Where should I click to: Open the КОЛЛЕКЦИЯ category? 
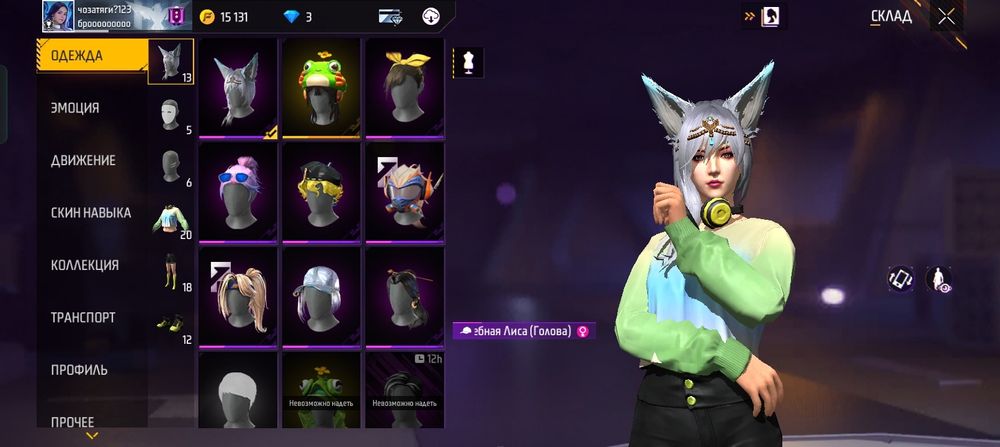(85, 265)
